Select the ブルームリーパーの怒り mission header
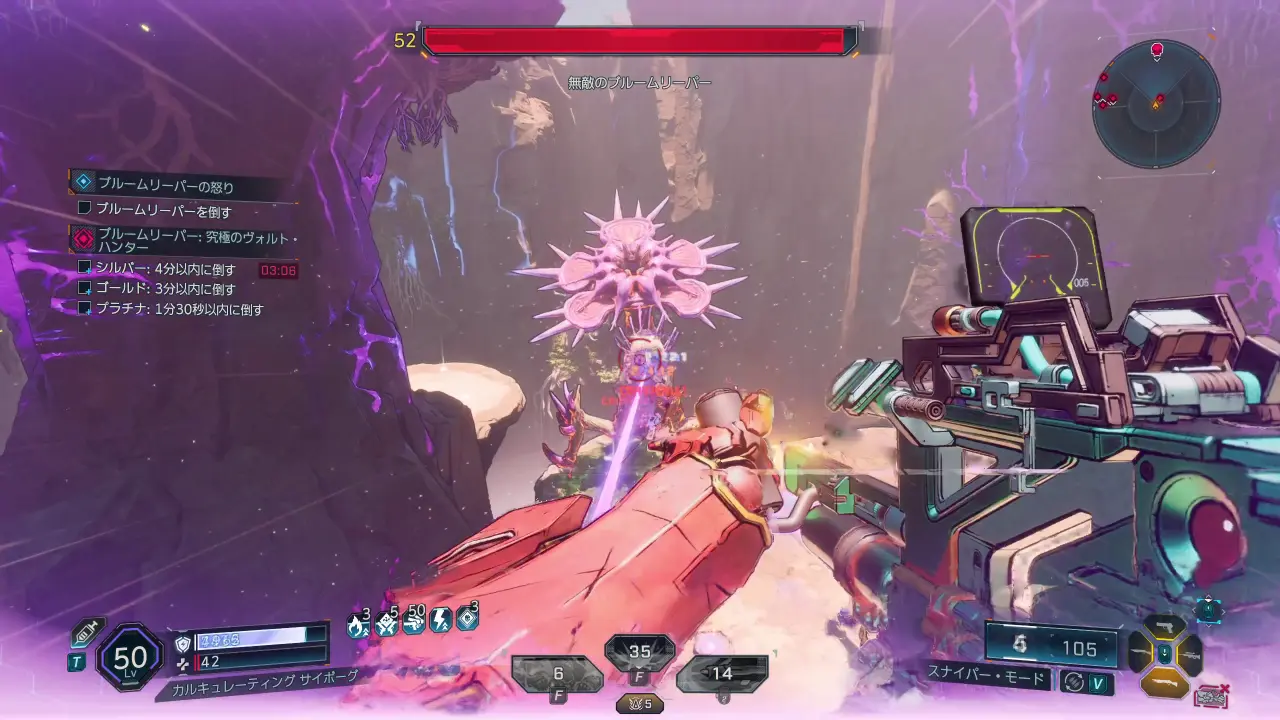 point(165,184)
